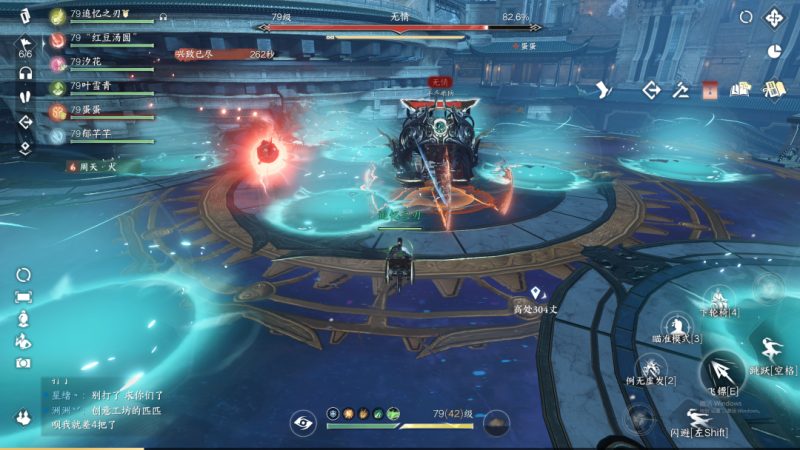Click the crossed axe icon

681,90
